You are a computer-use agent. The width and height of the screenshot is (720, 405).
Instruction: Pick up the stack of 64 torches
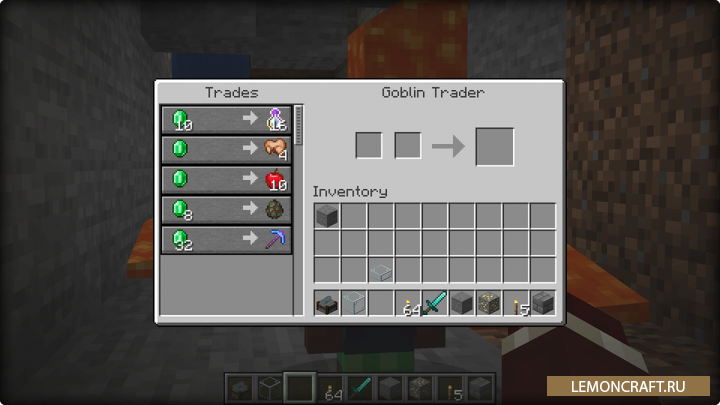pos(408,303)
